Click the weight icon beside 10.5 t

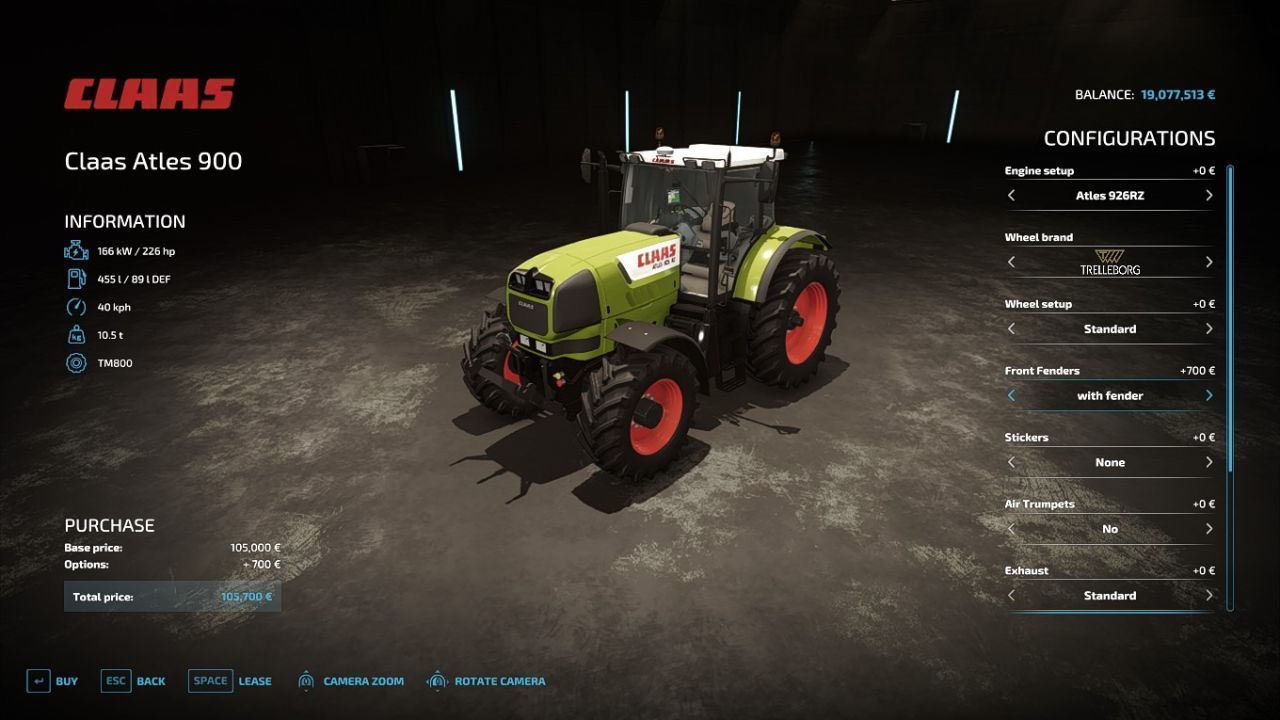point(75,335)
